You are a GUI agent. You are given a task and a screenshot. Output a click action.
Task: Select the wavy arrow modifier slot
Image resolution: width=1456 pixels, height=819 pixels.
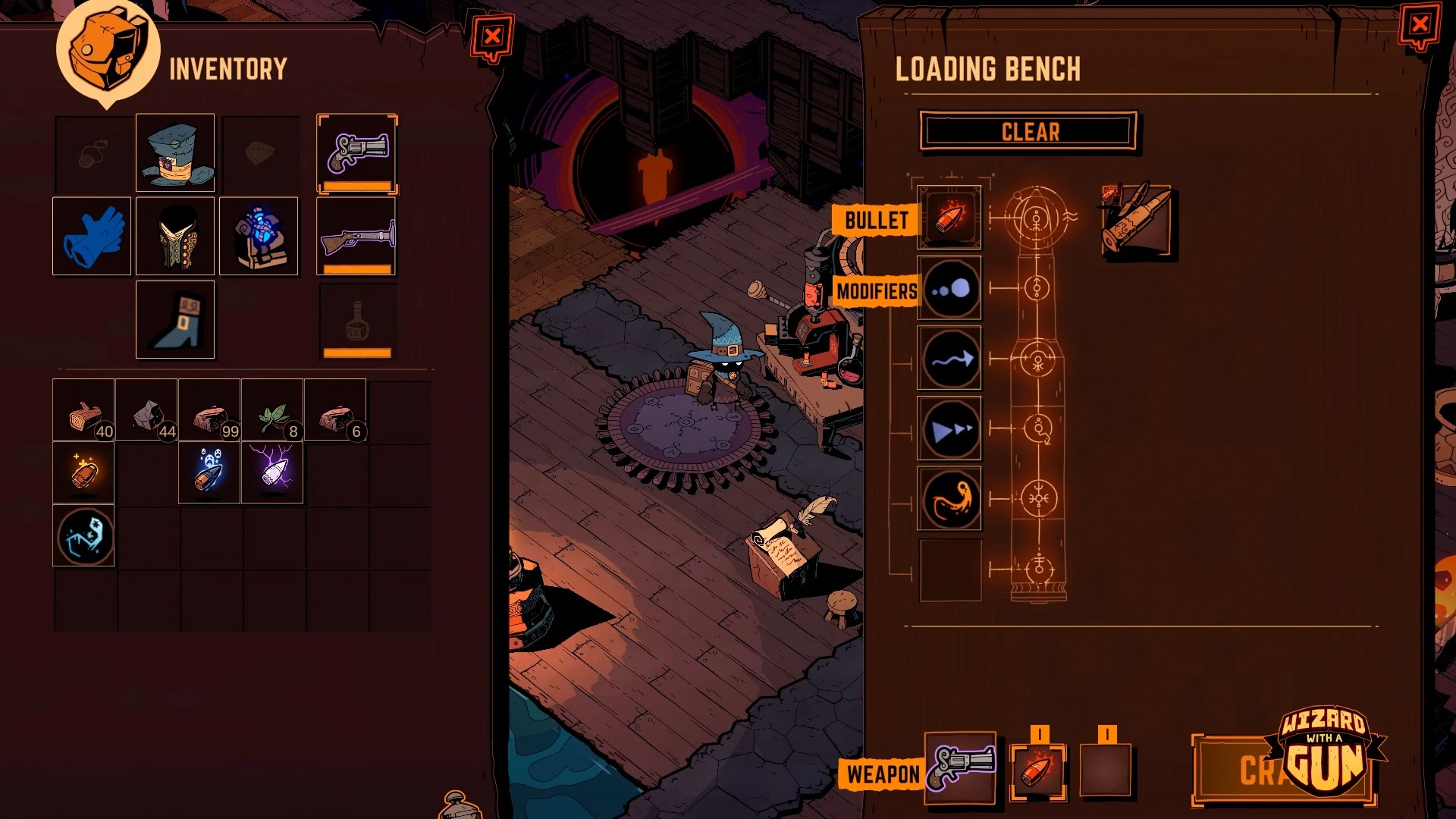click(949, 359)
